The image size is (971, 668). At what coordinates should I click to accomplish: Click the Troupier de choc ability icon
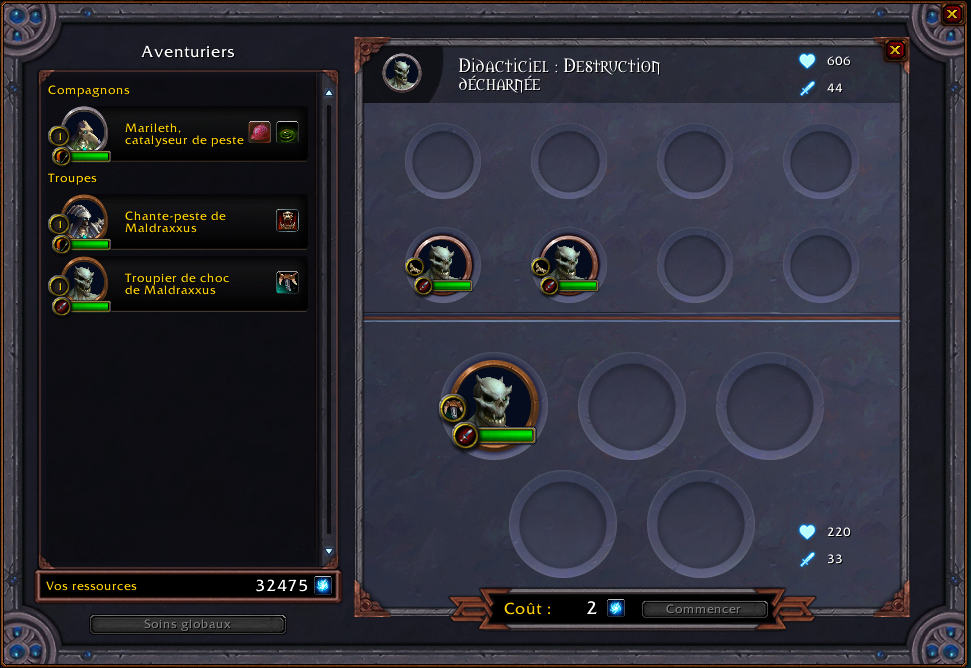(287, 282)
